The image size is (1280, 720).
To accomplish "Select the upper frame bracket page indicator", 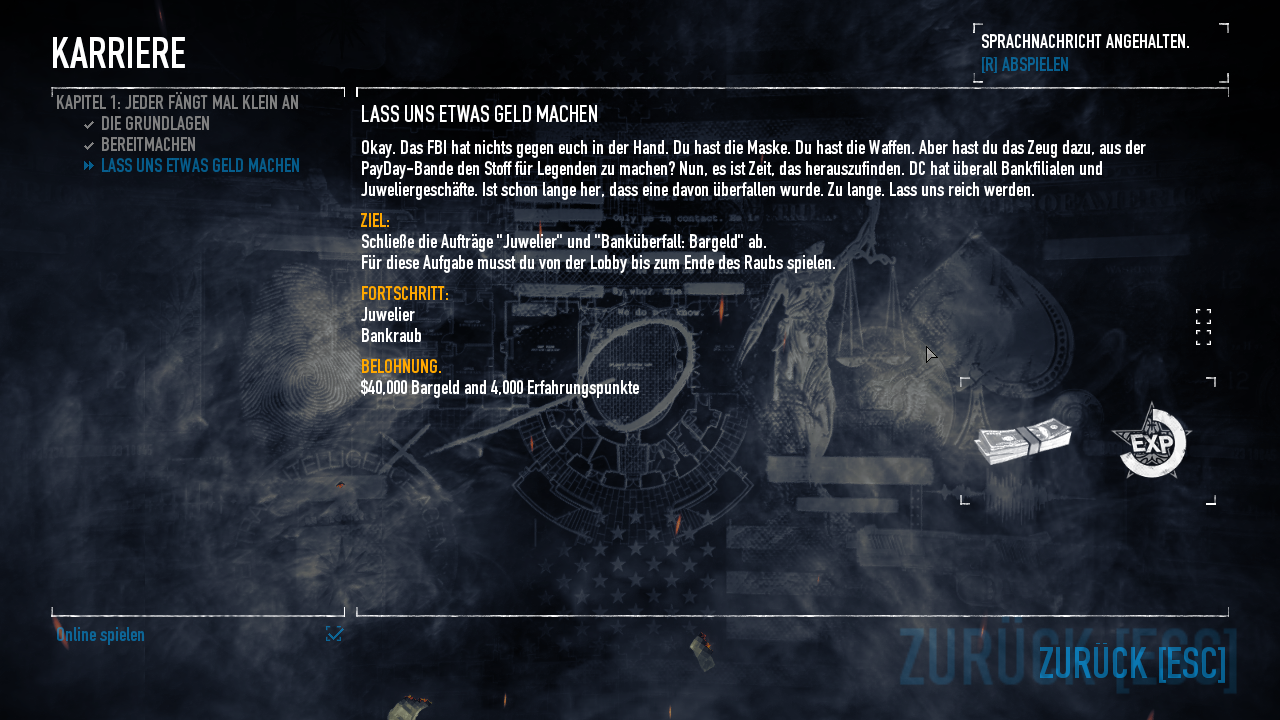I will click(1203, 318).
